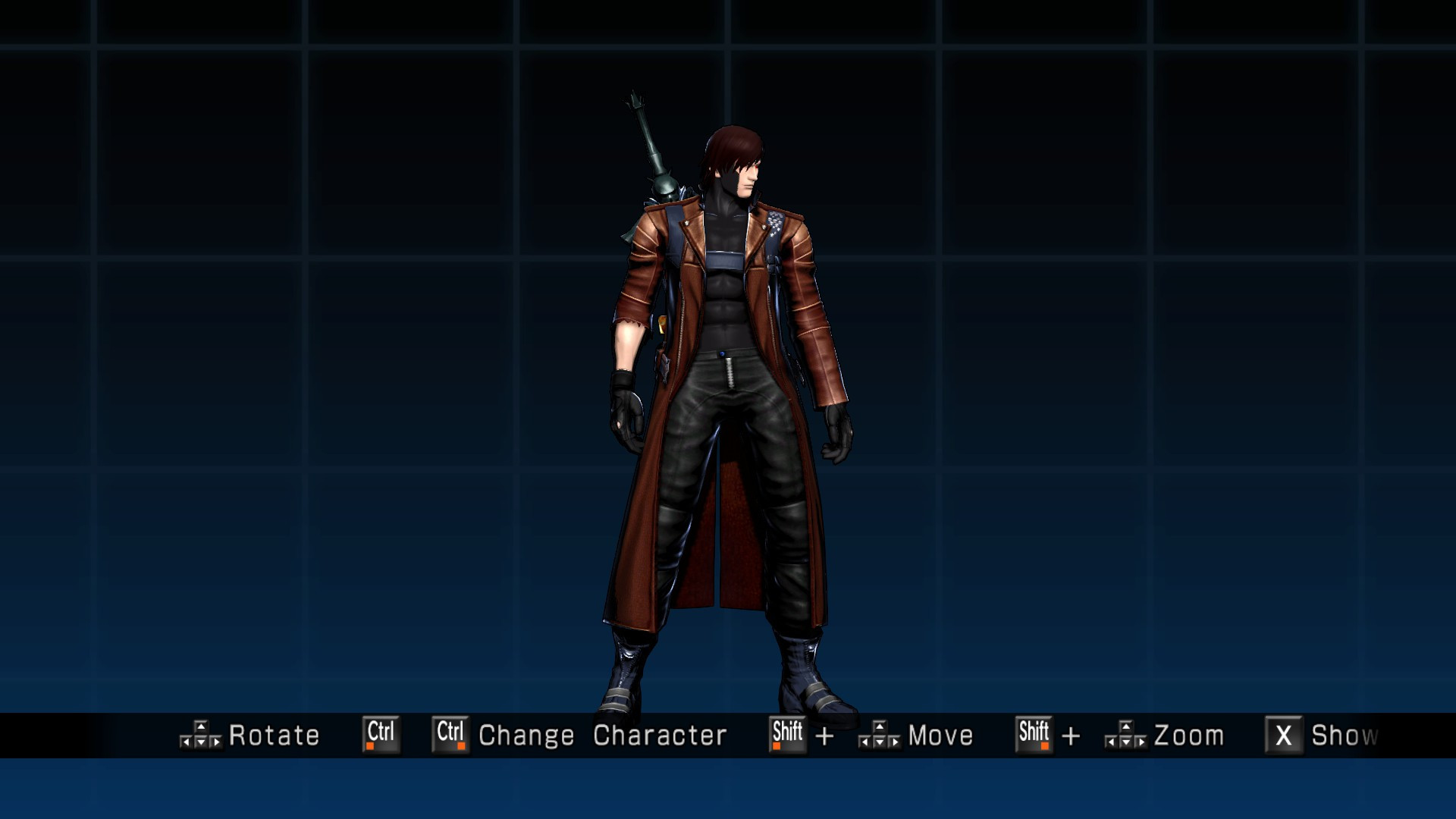
Task: Click the Rotate label in the control bar
Action: pyautogui.click(x=274, y=734)
